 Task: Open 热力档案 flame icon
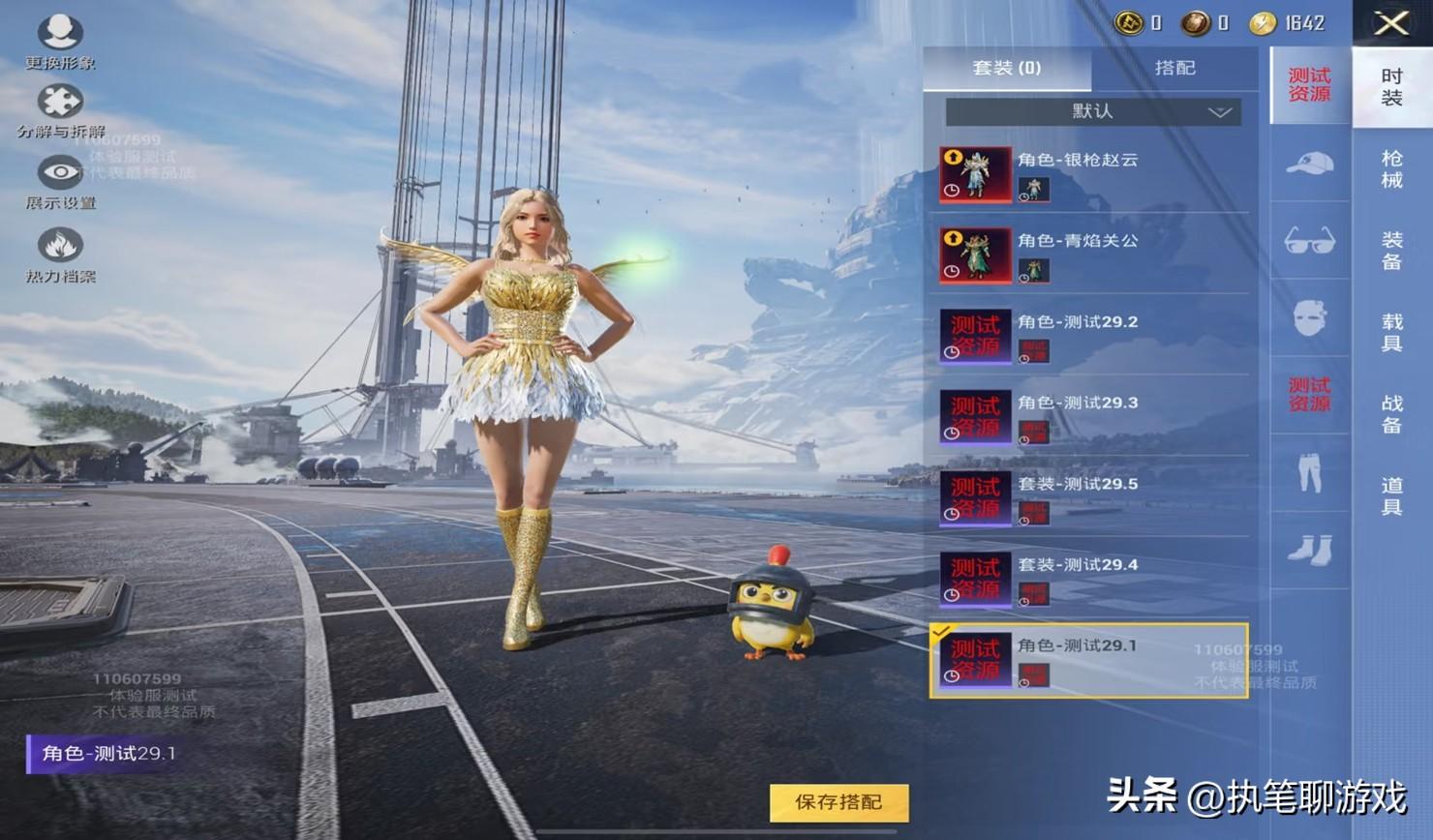pyautogui.click(x=60, y=254)
